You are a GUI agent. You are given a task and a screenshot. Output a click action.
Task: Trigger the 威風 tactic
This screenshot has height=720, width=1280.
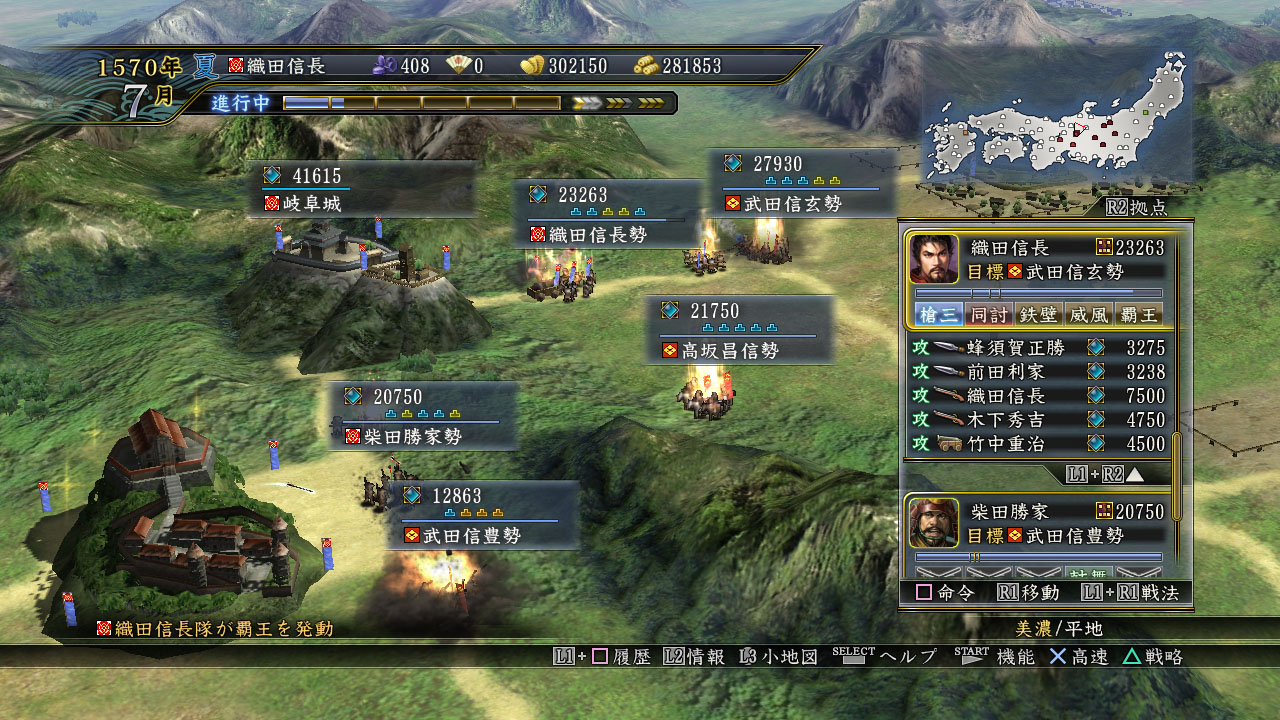[1088, 315]
